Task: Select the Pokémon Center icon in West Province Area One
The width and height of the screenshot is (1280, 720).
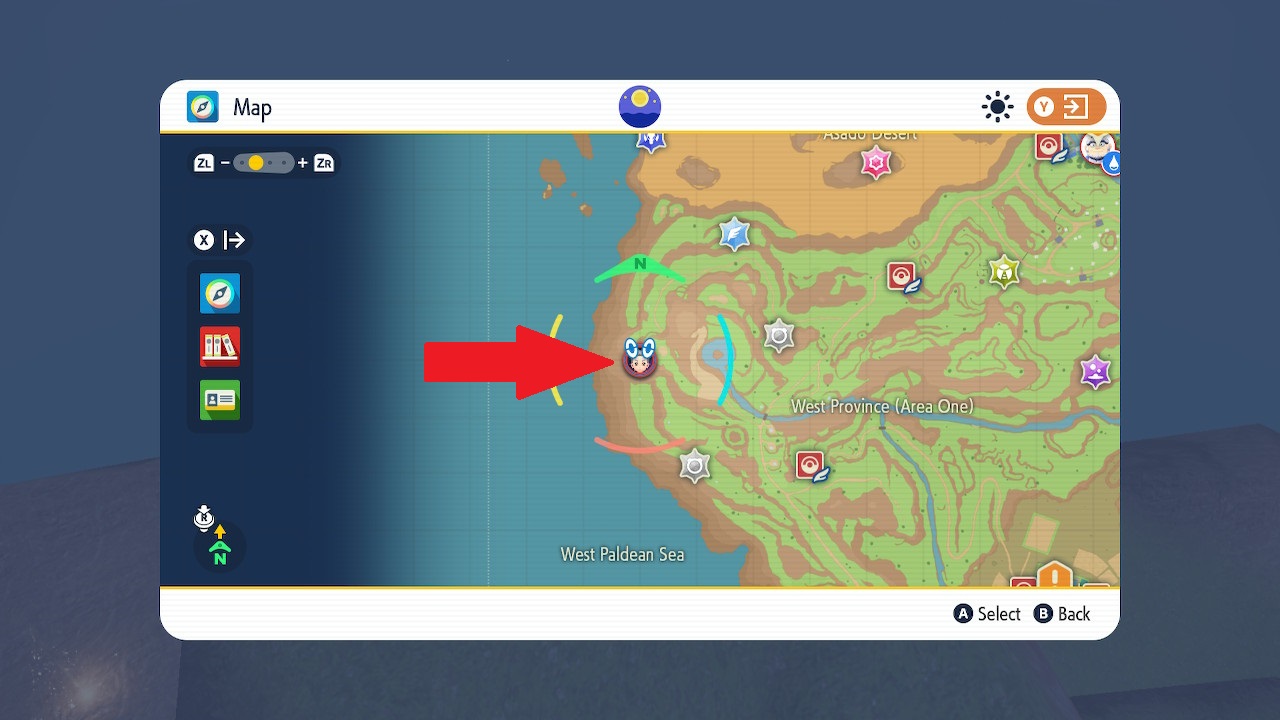Action: [x=811, y=465]
